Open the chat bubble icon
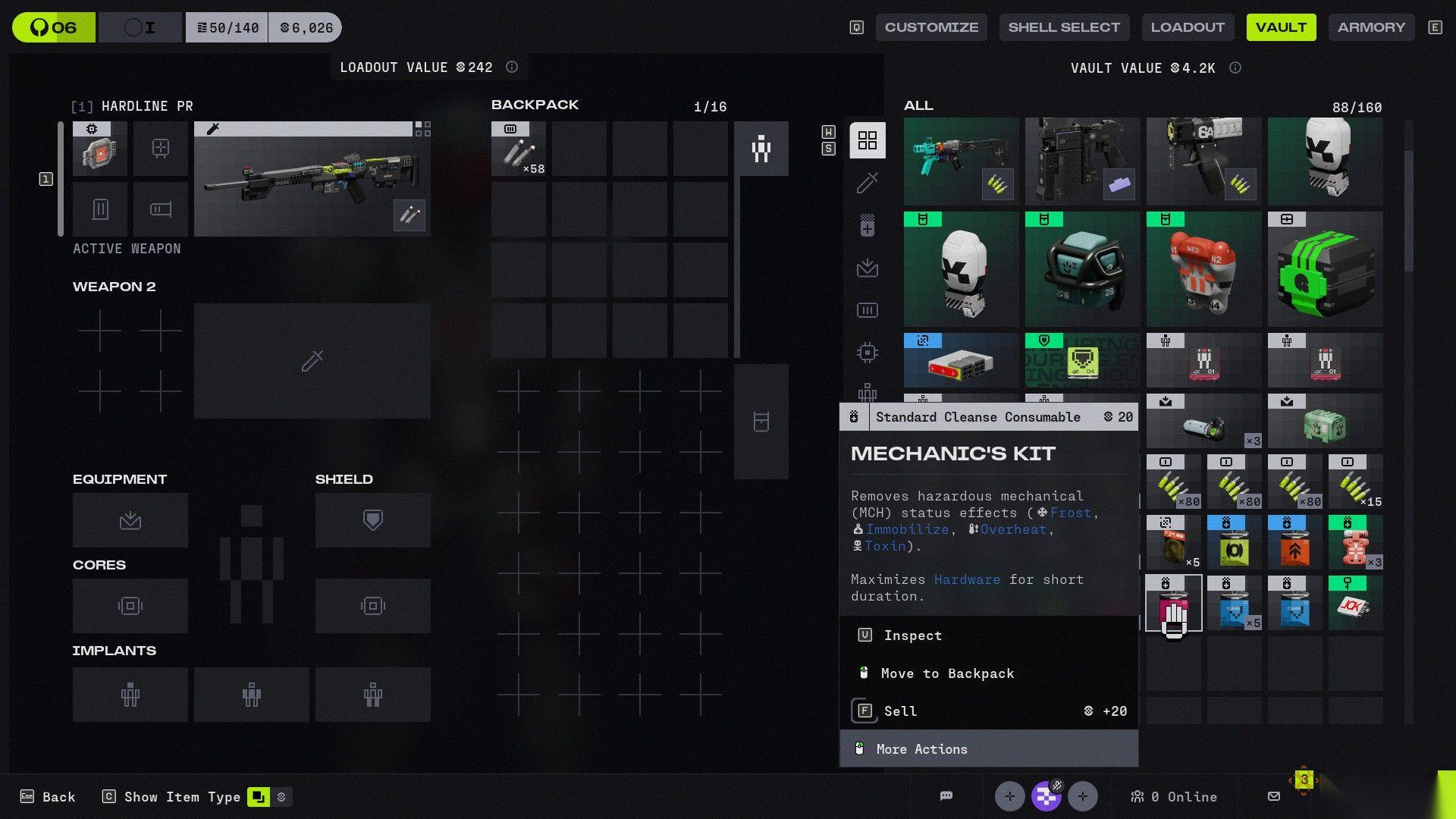The height and width of the screenshot is (819, 1456). click(946, 796)
